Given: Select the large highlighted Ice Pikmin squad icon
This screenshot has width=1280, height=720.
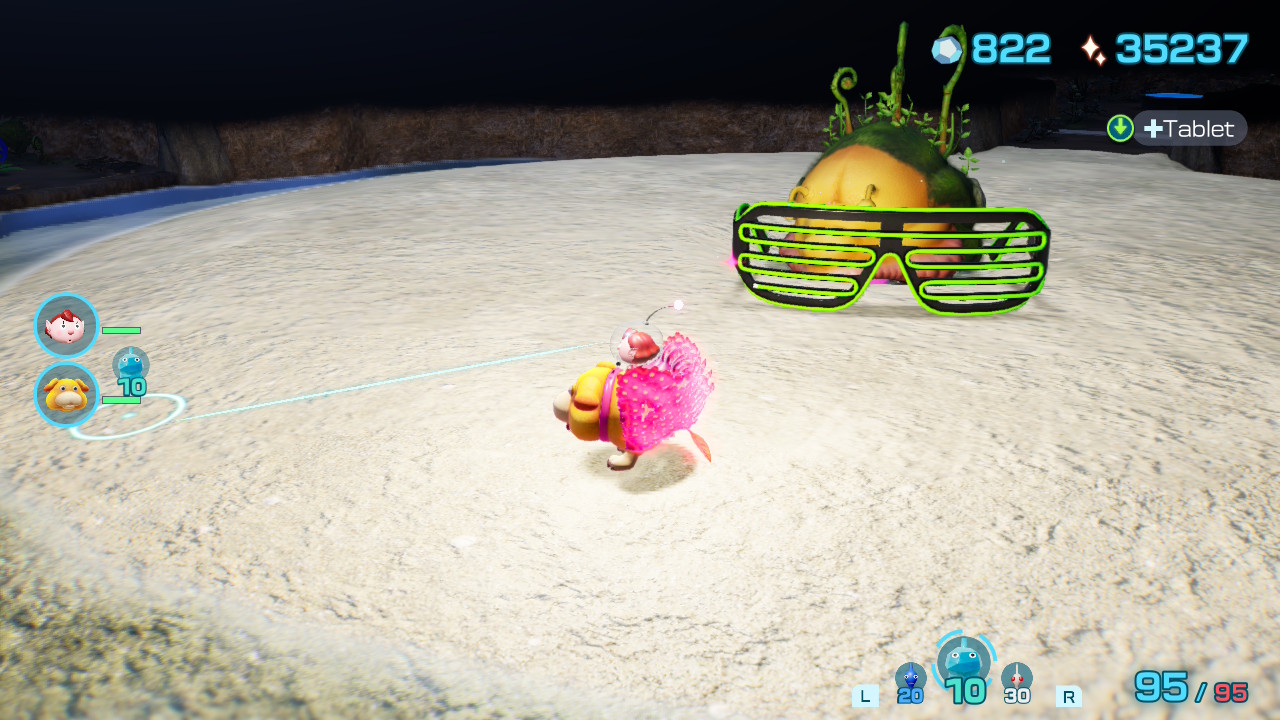Looking at the screenshot, I should point(964,662).
